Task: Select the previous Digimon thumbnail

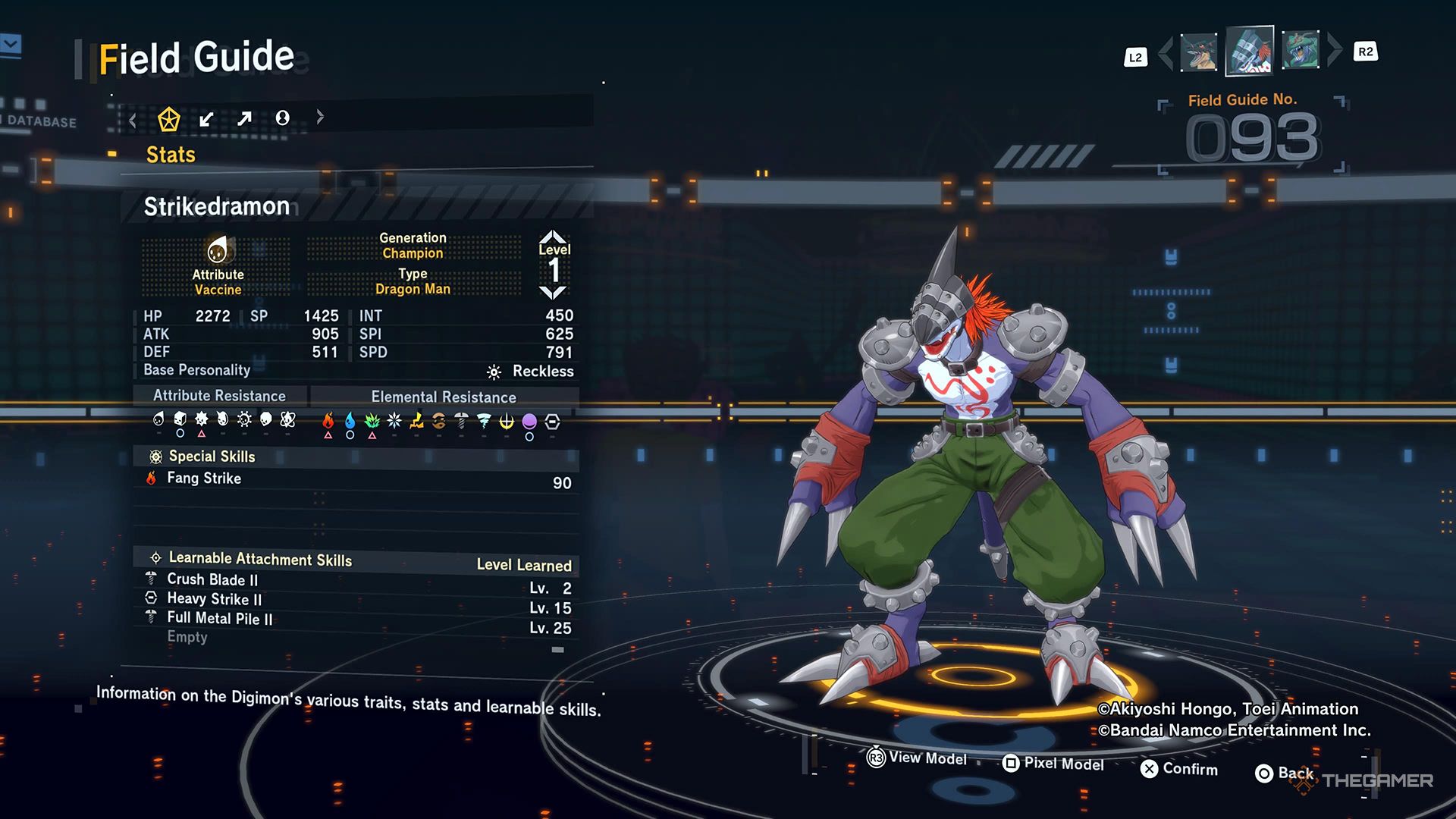Action: click(1199, 52)
